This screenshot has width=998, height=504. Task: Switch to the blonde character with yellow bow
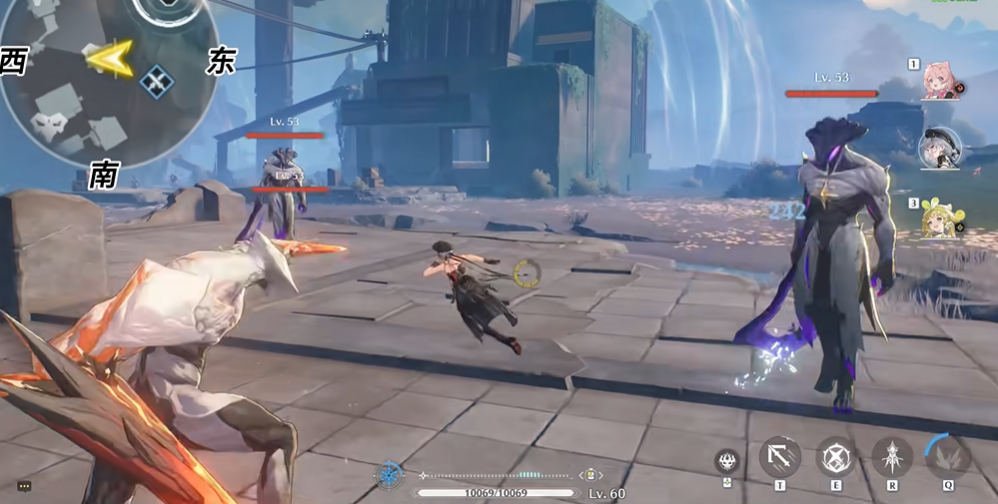click(x=940, y=219)
